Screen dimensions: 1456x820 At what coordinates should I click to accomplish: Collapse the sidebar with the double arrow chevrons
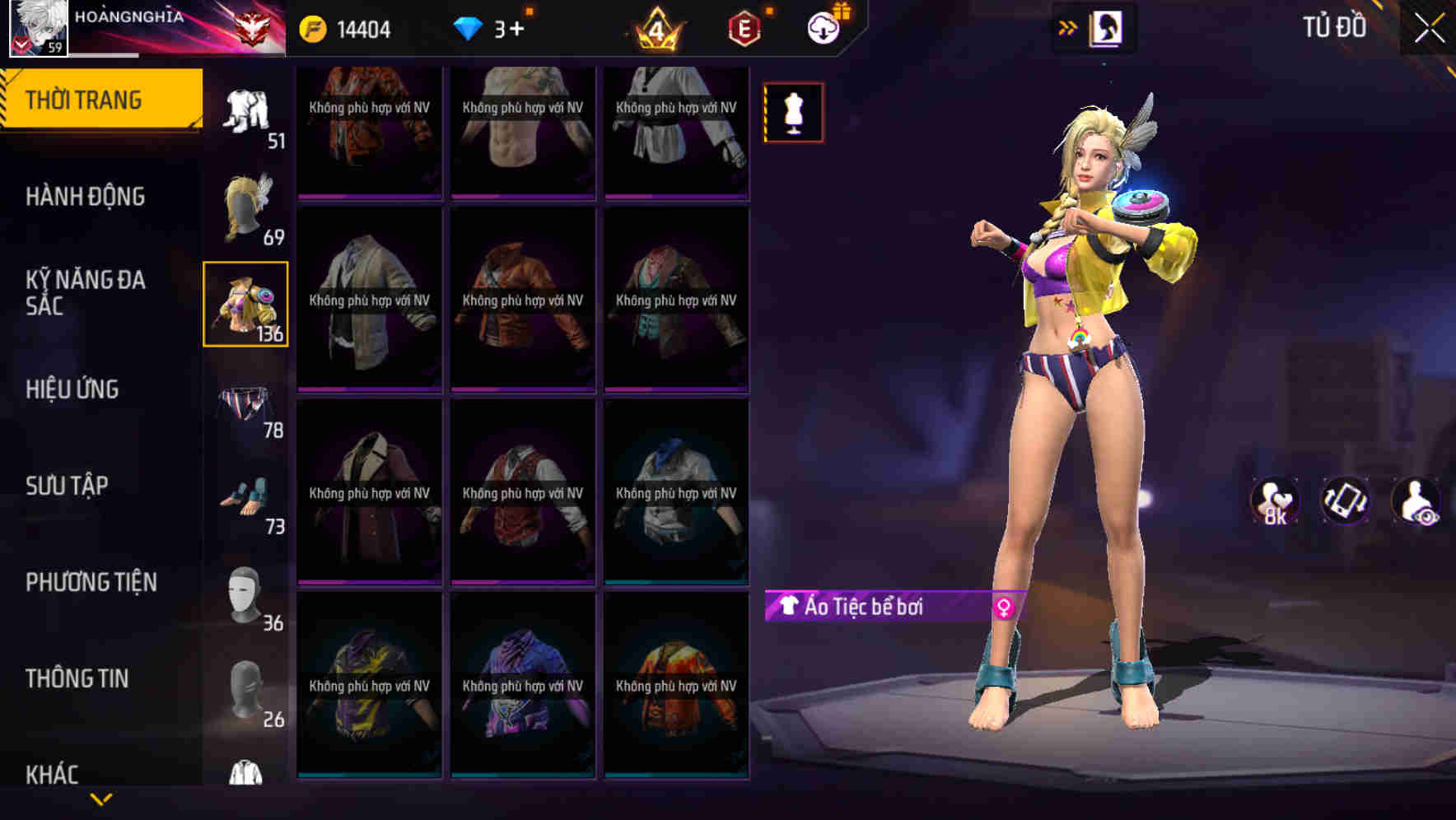tap(1068, 27)
